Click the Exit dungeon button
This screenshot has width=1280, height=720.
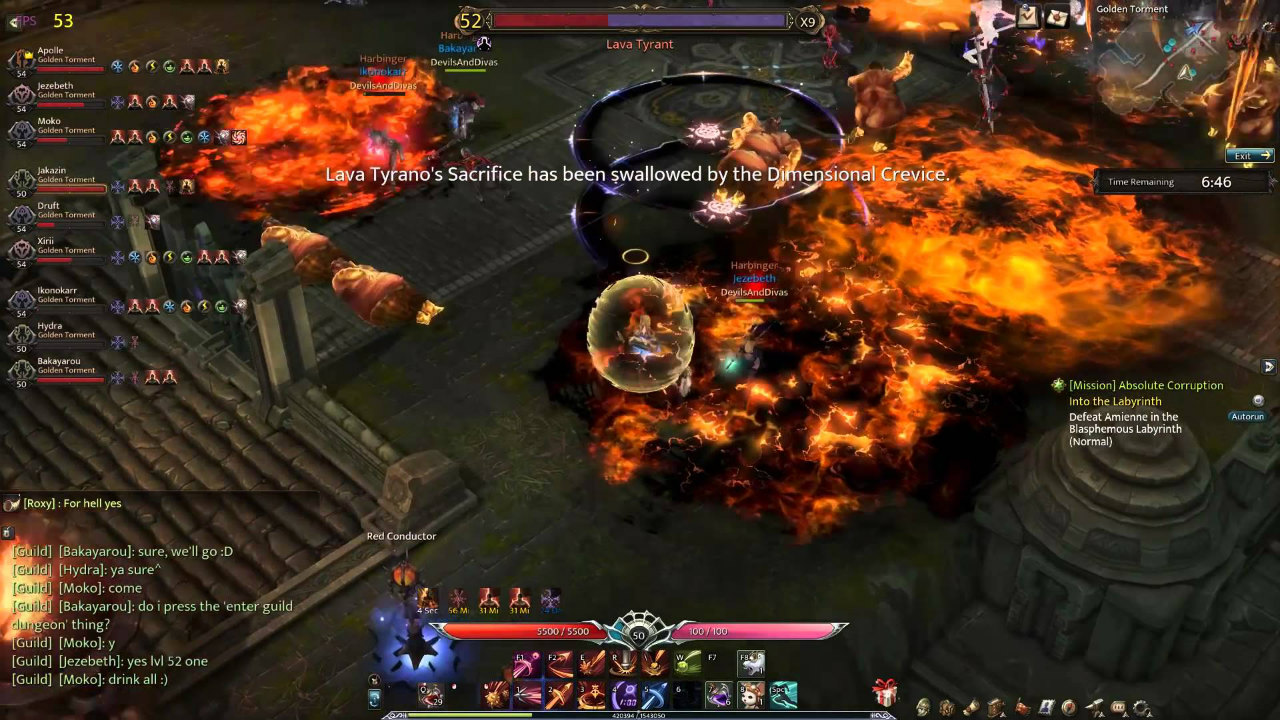pos(1249,156)
